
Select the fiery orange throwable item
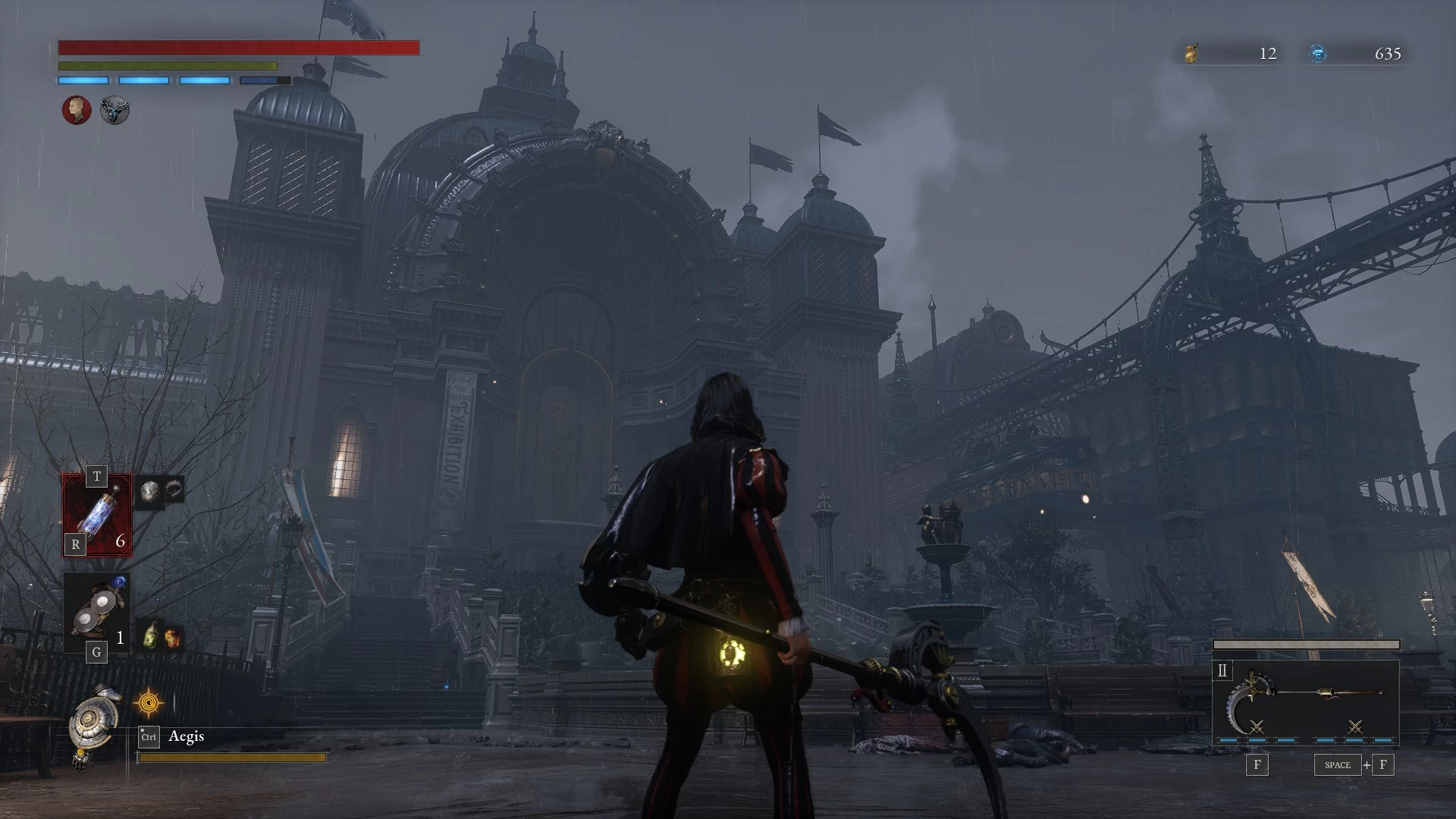173,637
